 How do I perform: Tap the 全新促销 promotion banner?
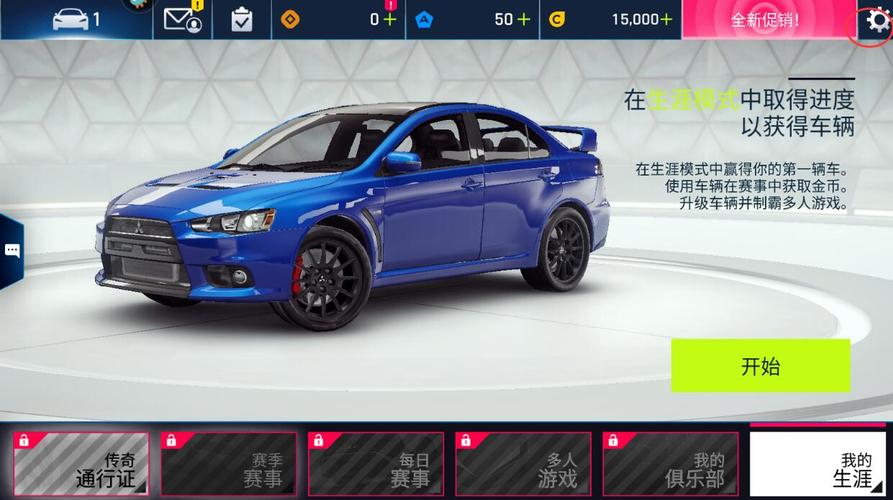pos(765,20)
